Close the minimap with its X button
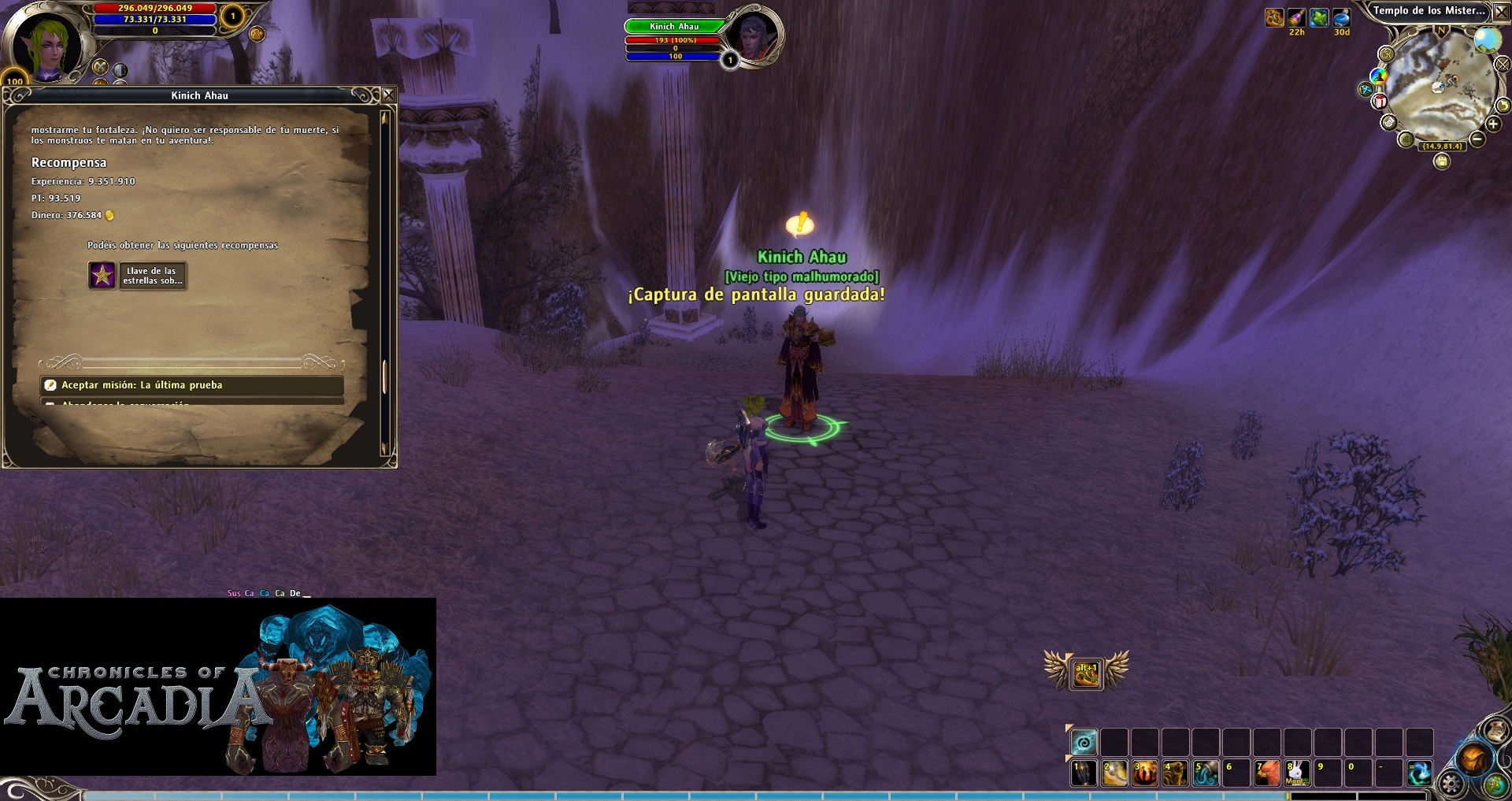 pos(1502,12)
